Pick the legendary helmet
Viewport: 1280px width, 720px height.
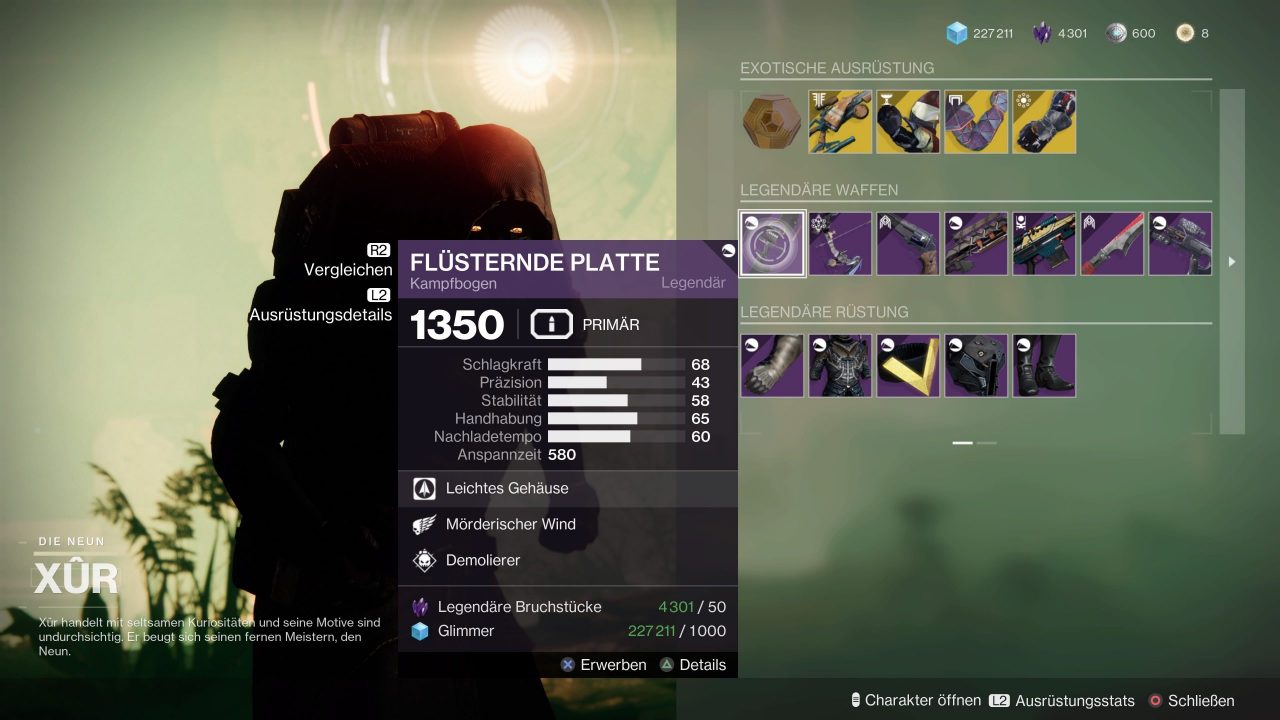point(976,365)
